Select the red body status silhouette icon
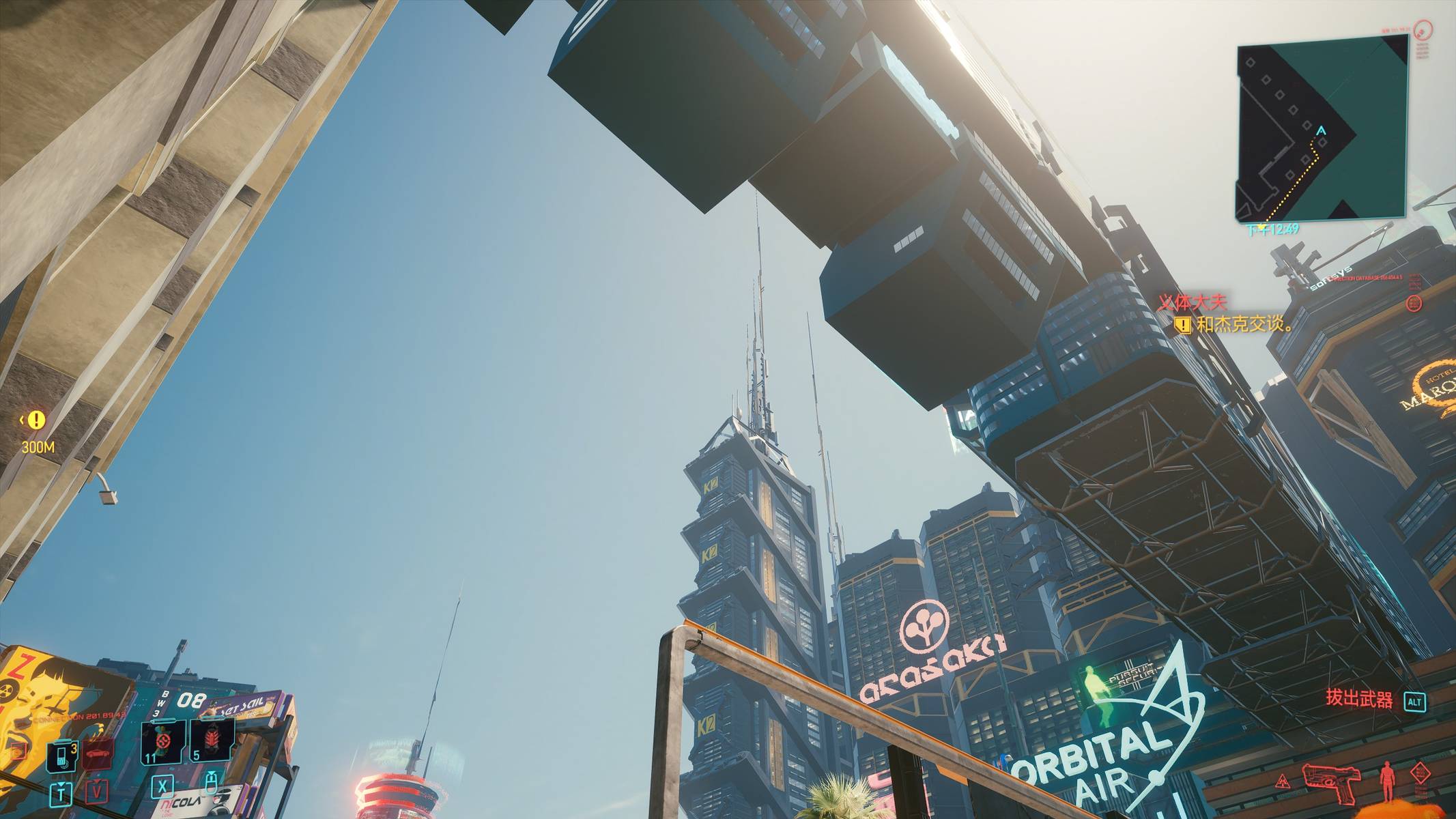This screenshot has height=819, width=1456. tap(1387, 780)
